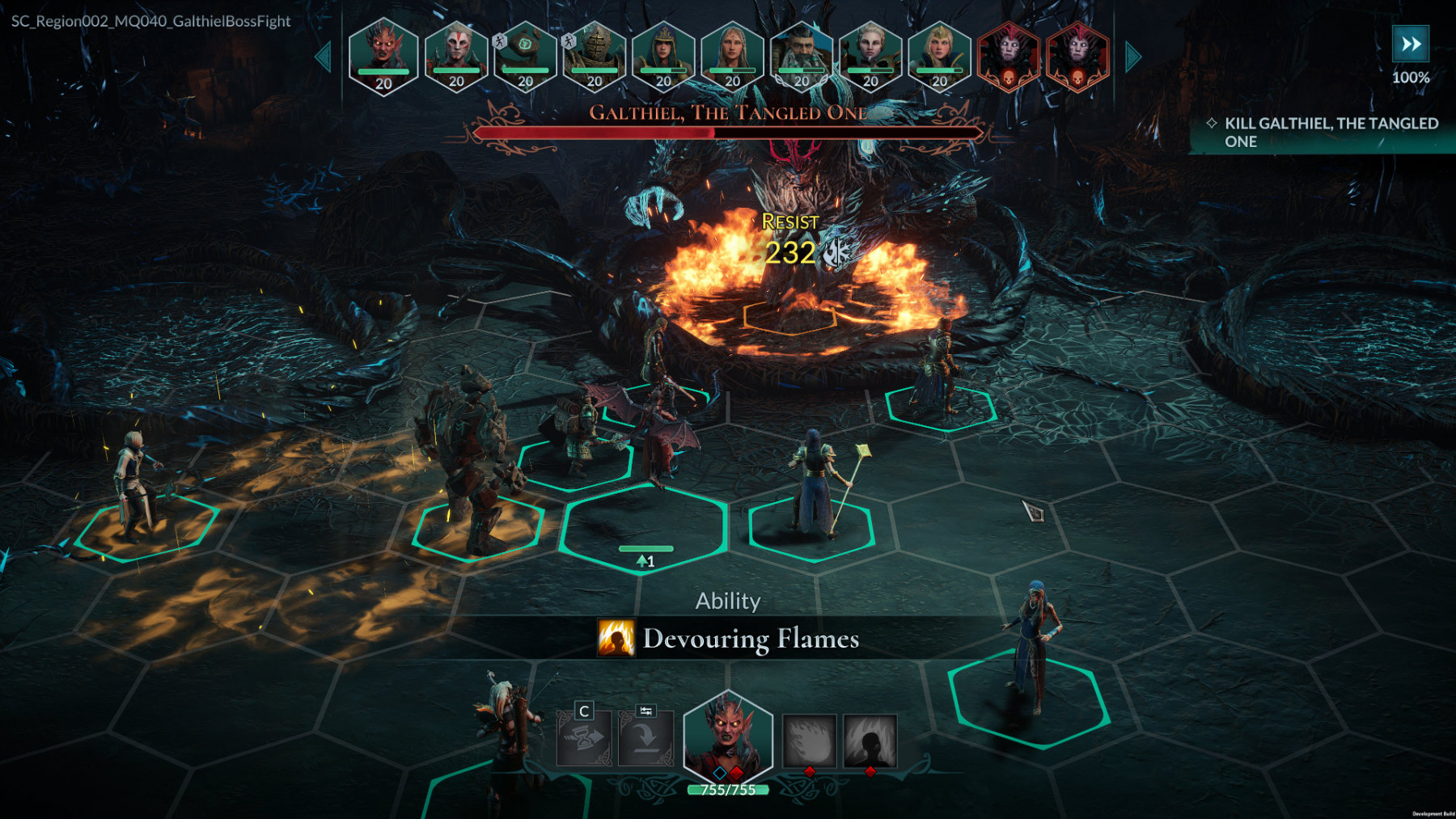Activate the burning silhouette flames ability
The width and height of the screenshot is (1456, 819).
coord(870,740)
